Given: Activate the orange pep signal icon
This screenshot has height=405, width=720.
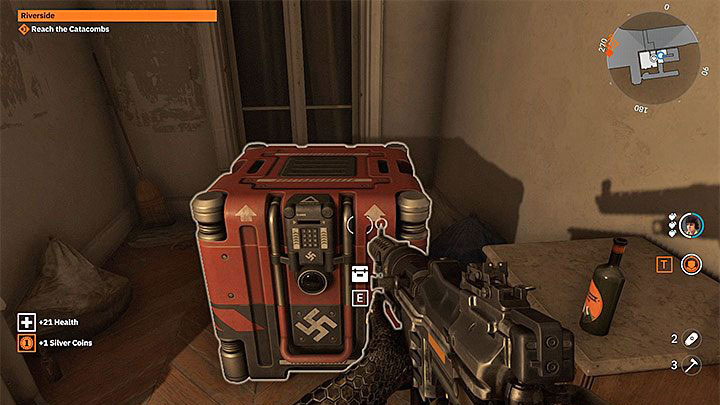Looking at the screenshot, I should click(690, 265).
